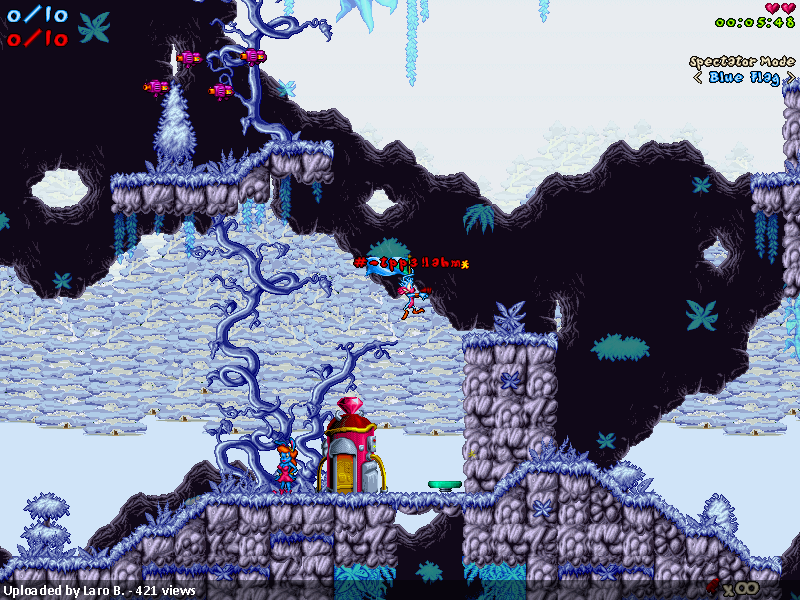
Task: Select the Blue Flag spectator target label
Action: coord(744,77)
